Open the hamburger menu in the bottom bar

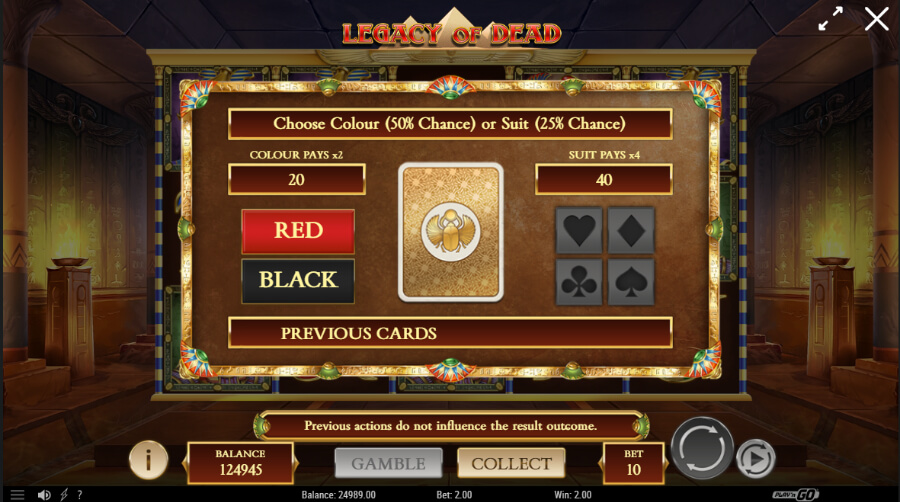tap(17, 495)
